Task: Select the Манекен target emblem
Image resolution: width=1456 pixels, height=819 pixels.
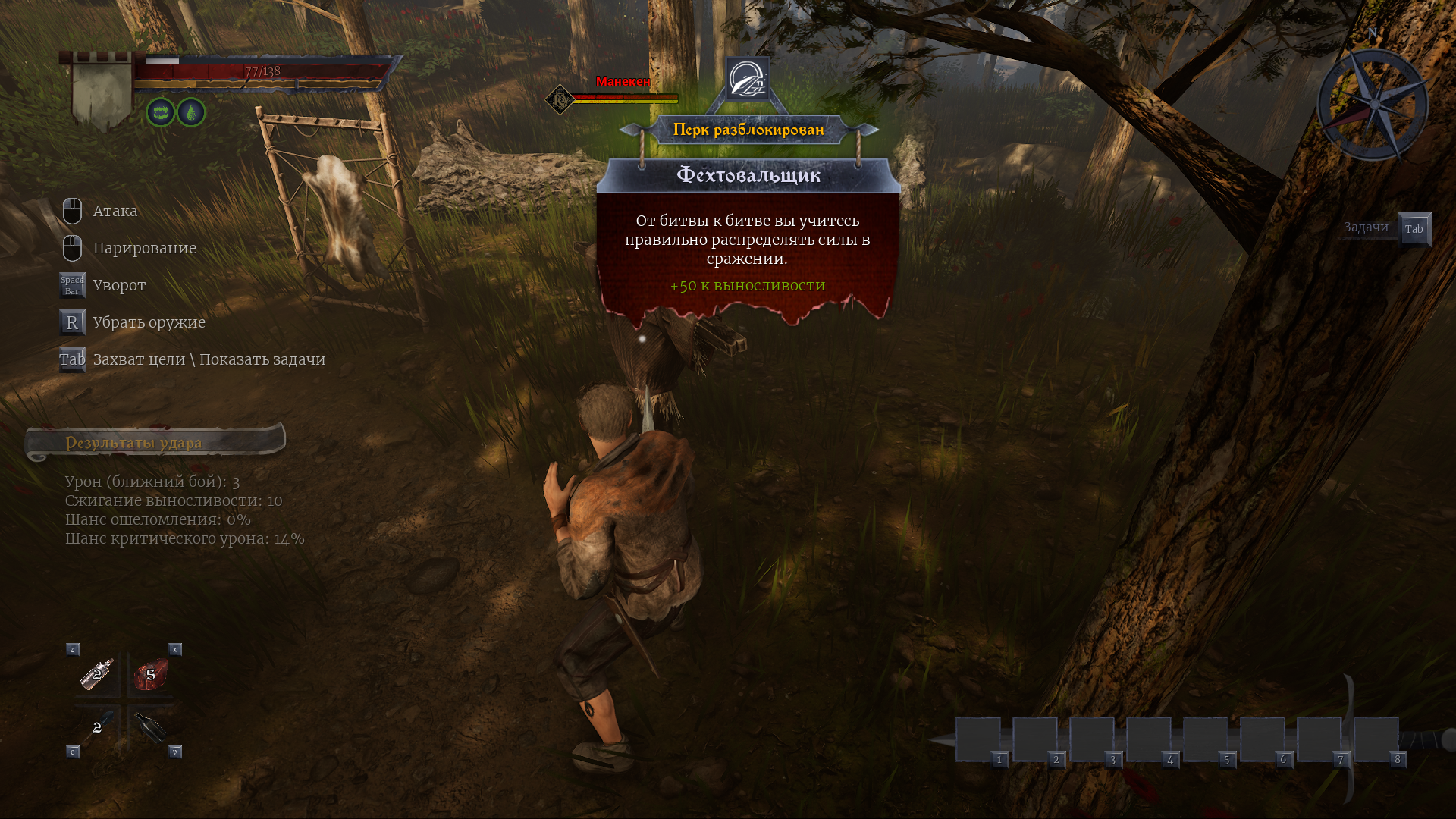Action: tap(560, 99)
